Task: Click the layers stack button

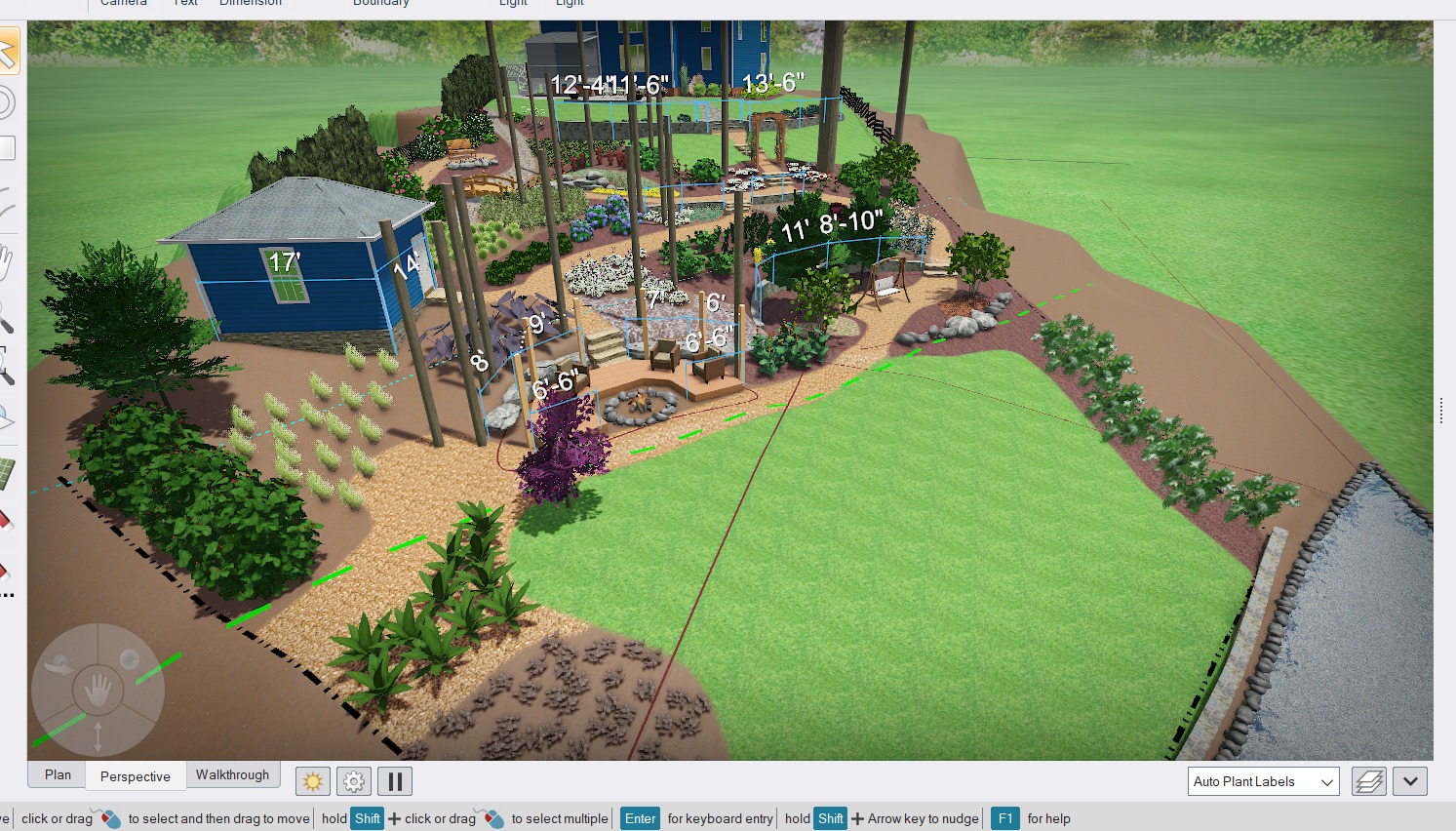Action: pos(1368,781)
